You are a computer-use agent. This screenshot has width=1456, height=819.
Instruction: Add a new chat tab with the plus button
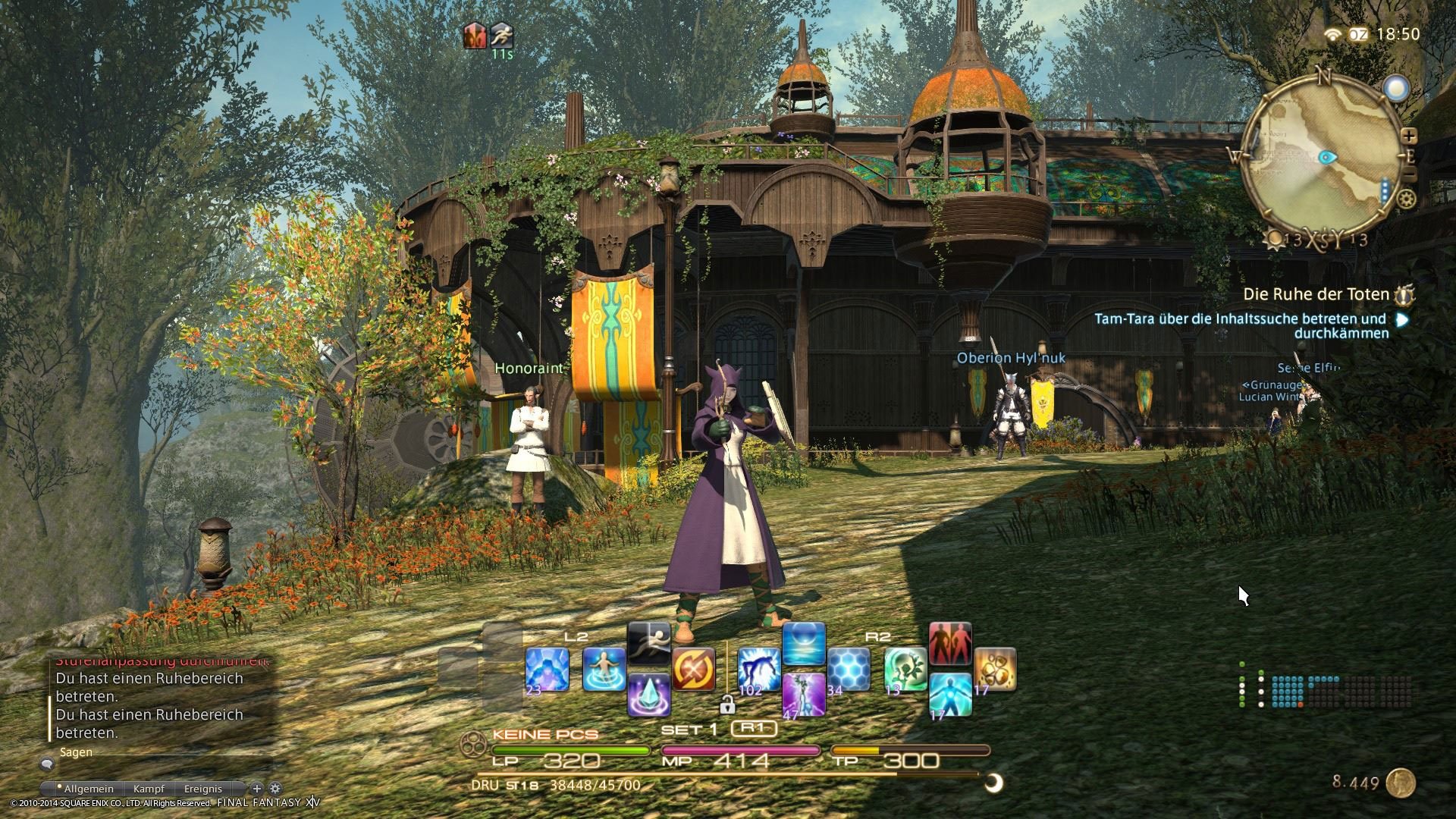coord(258,789)
